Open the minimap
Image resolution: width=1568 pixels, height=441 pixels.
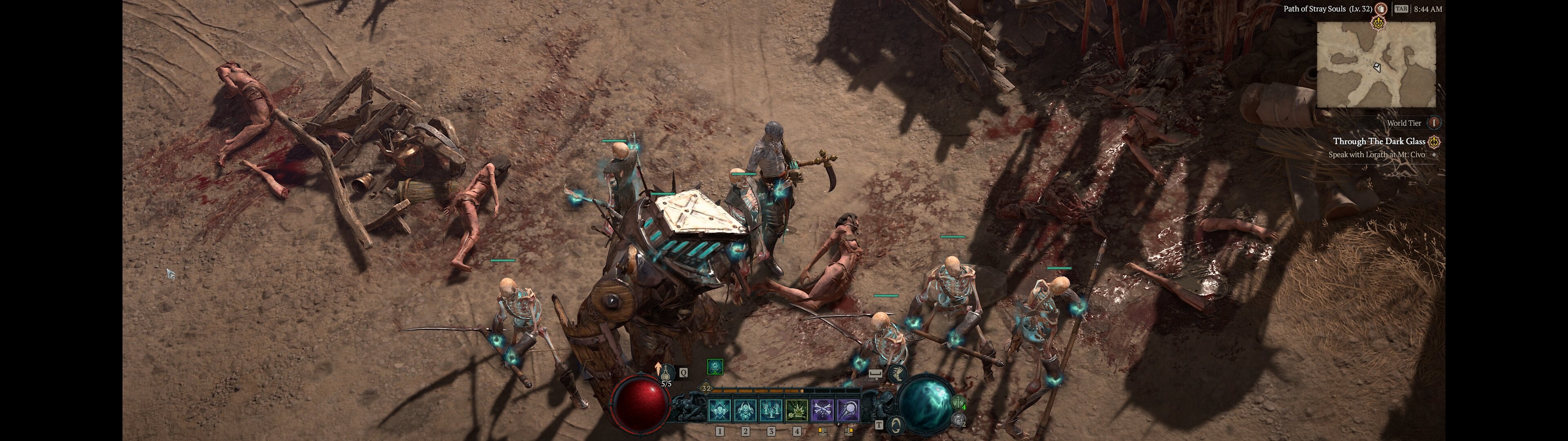tap(1376, 65)
